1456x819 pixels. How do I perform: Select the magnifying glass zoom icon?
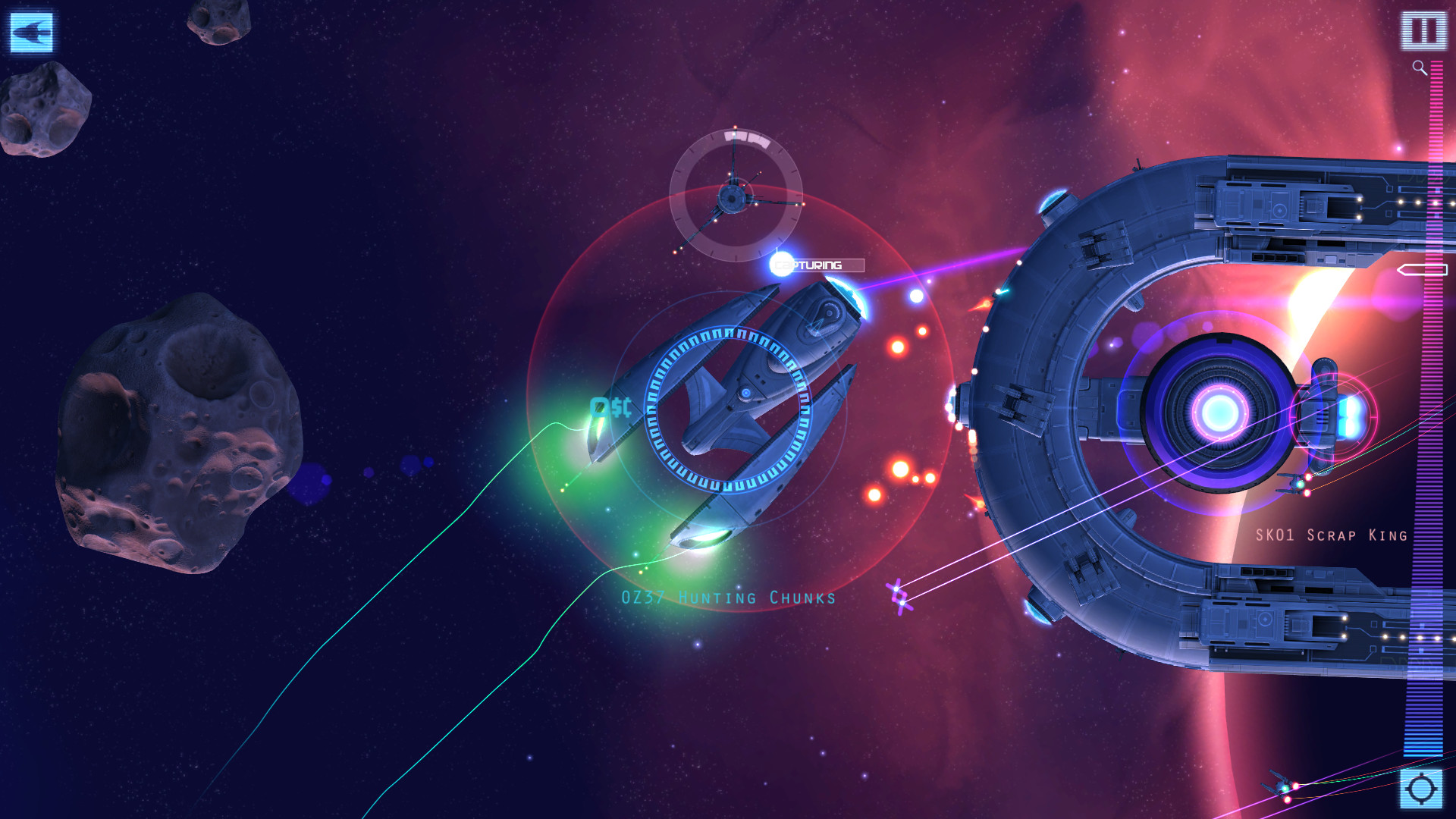click(x=1417, y=66)
